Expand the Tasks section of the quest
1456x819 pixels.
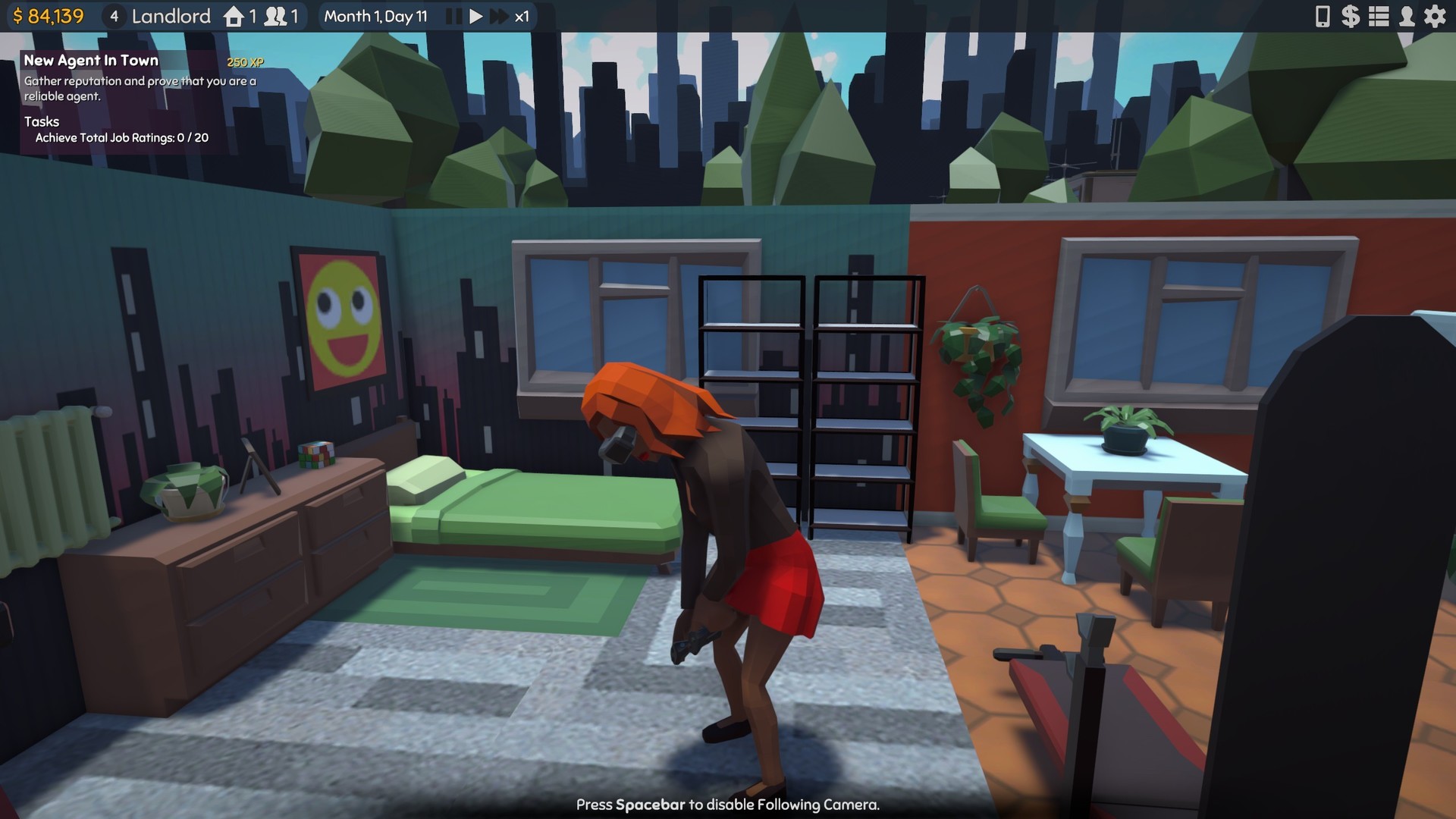pyautogui.click(x=44, y=121)
